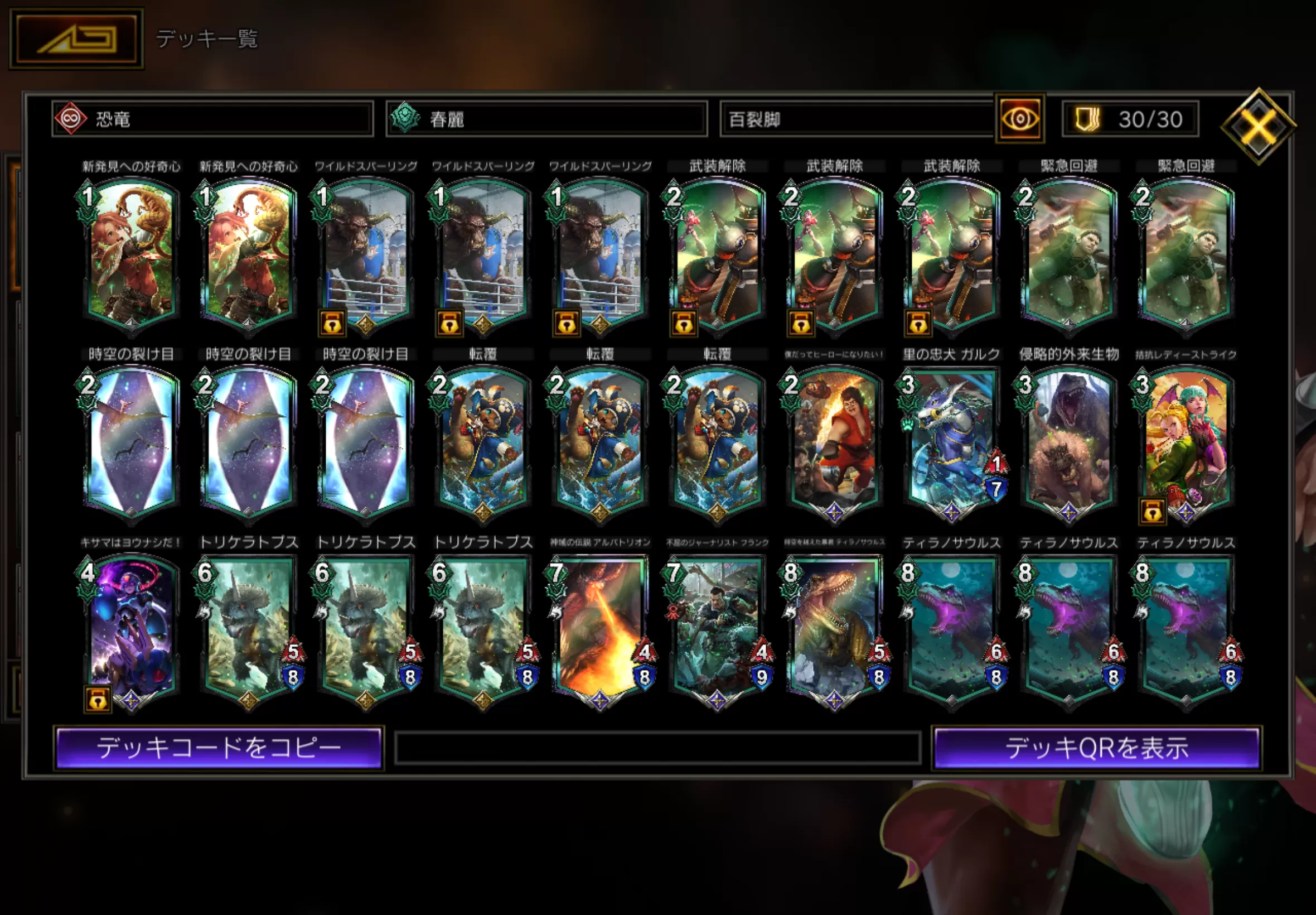Click the empty deck code text box

tap(657, 748)
